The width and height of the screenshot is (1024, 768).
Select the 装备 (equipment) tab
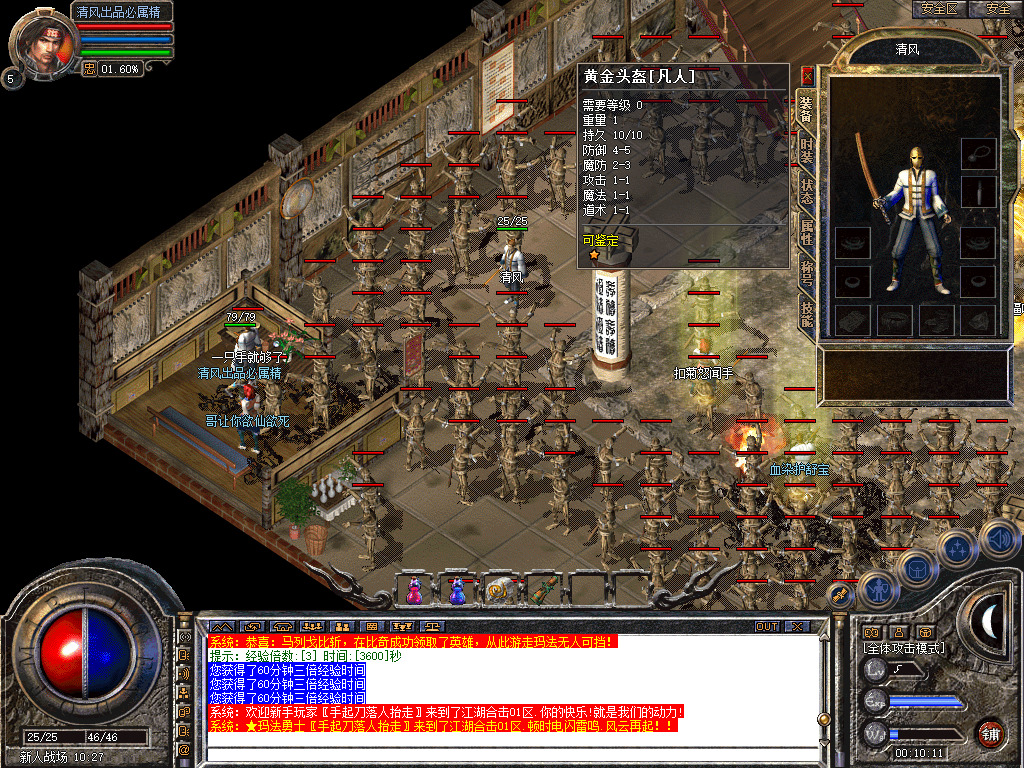806,108
